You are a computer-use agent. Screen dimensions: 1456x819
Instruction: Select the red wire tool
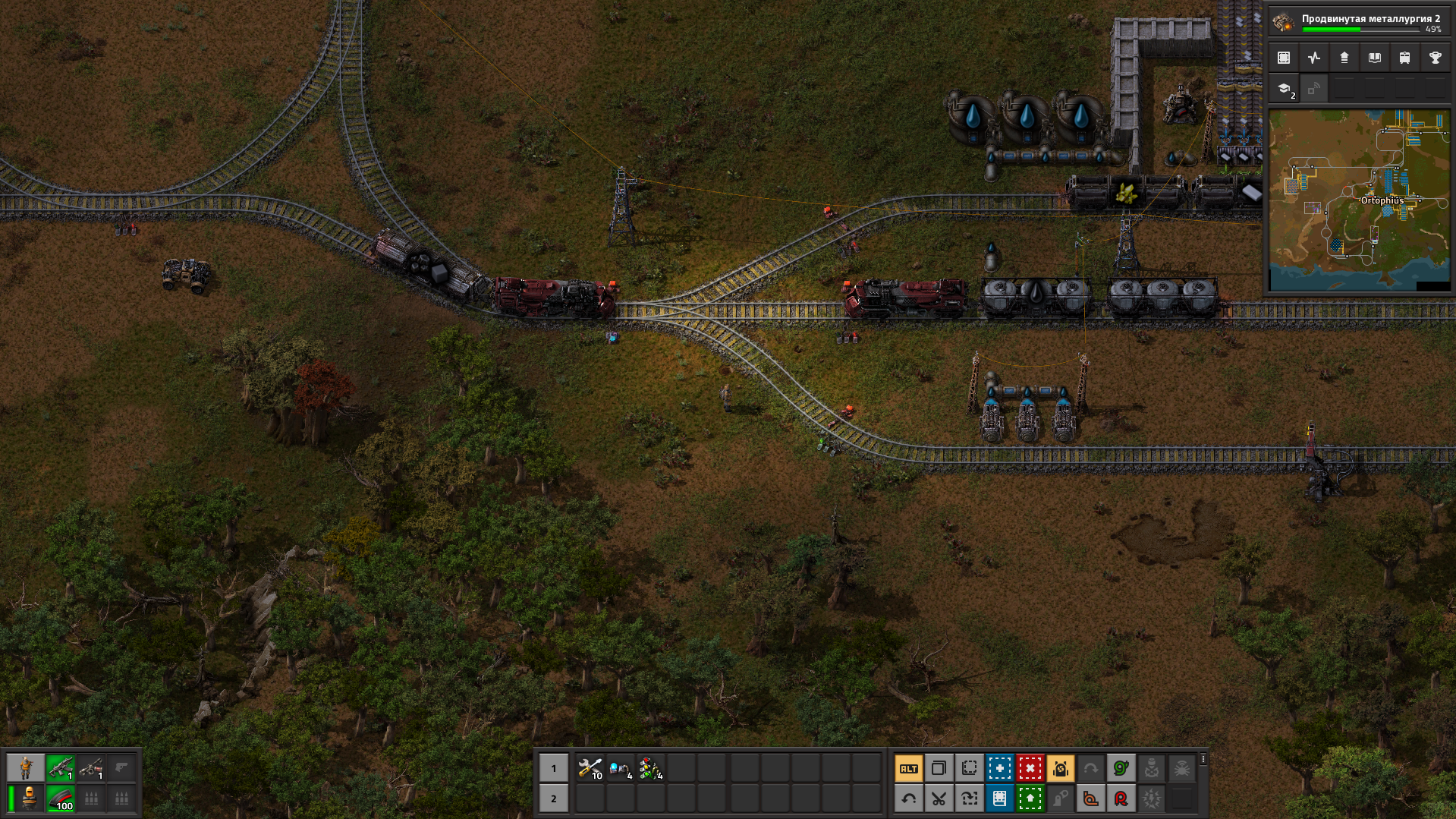point(1121,799)
